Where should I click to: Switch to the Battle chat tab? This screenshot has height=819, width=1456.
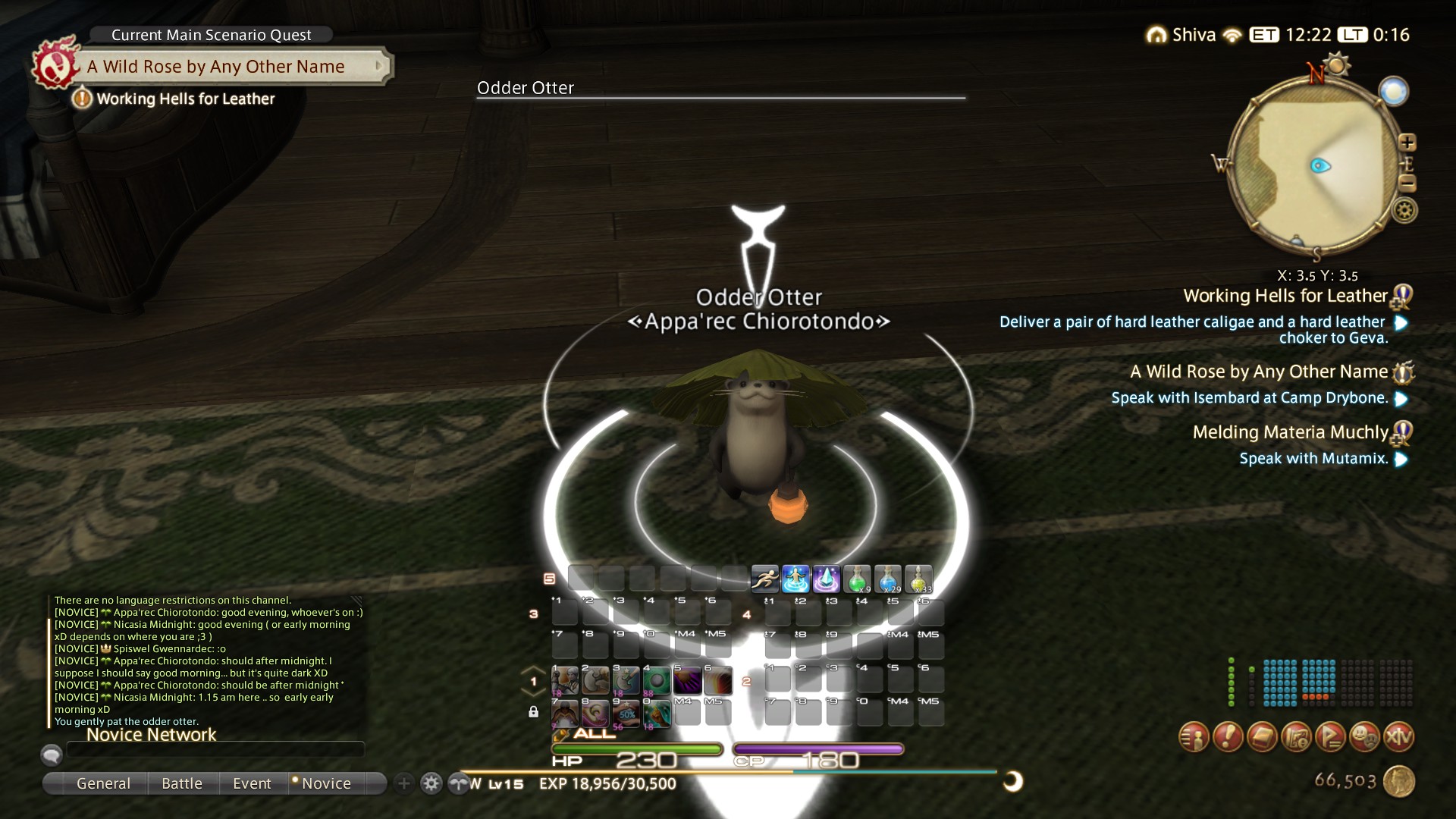(182, 783)
